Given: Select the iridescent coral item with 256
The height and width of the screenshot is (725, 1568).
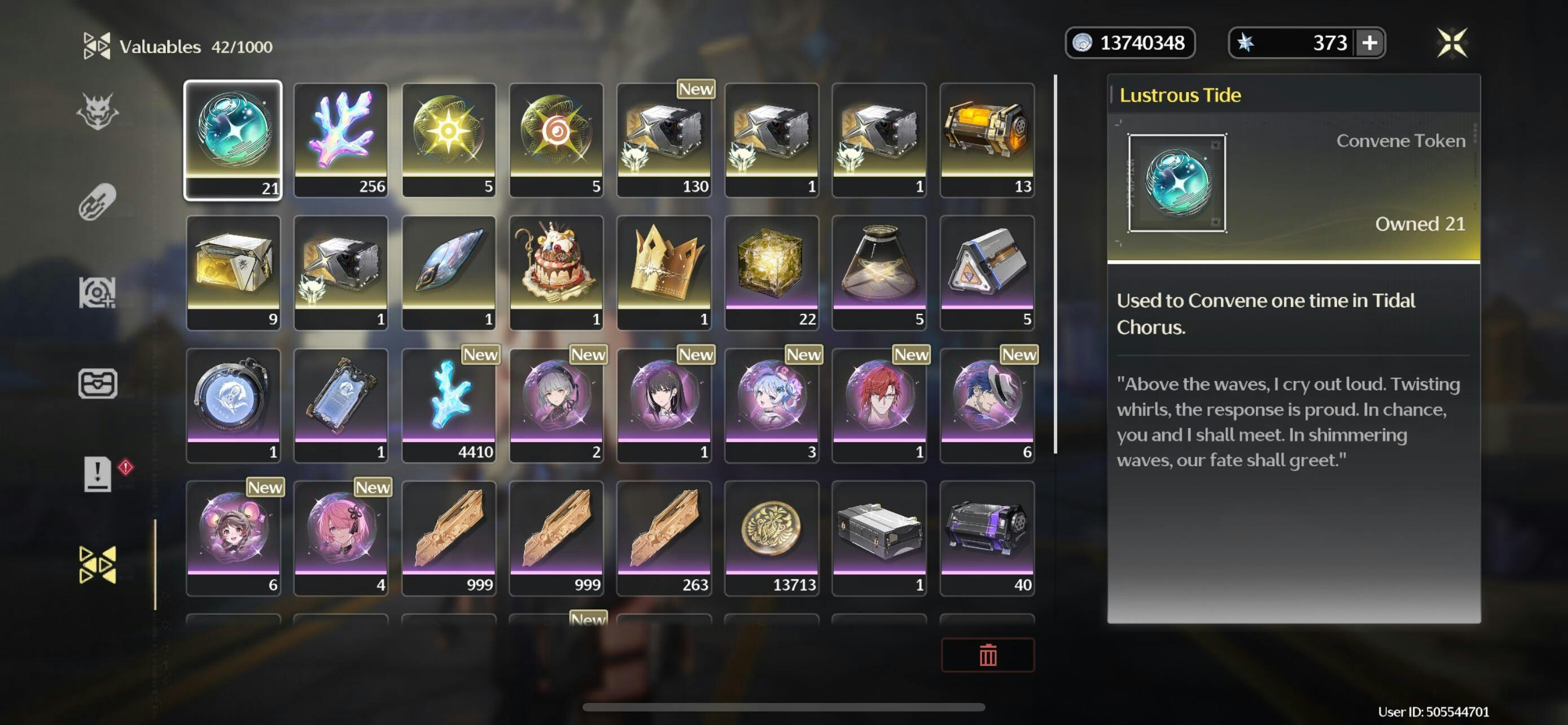Looking at the screenshot, I should 341,140.
